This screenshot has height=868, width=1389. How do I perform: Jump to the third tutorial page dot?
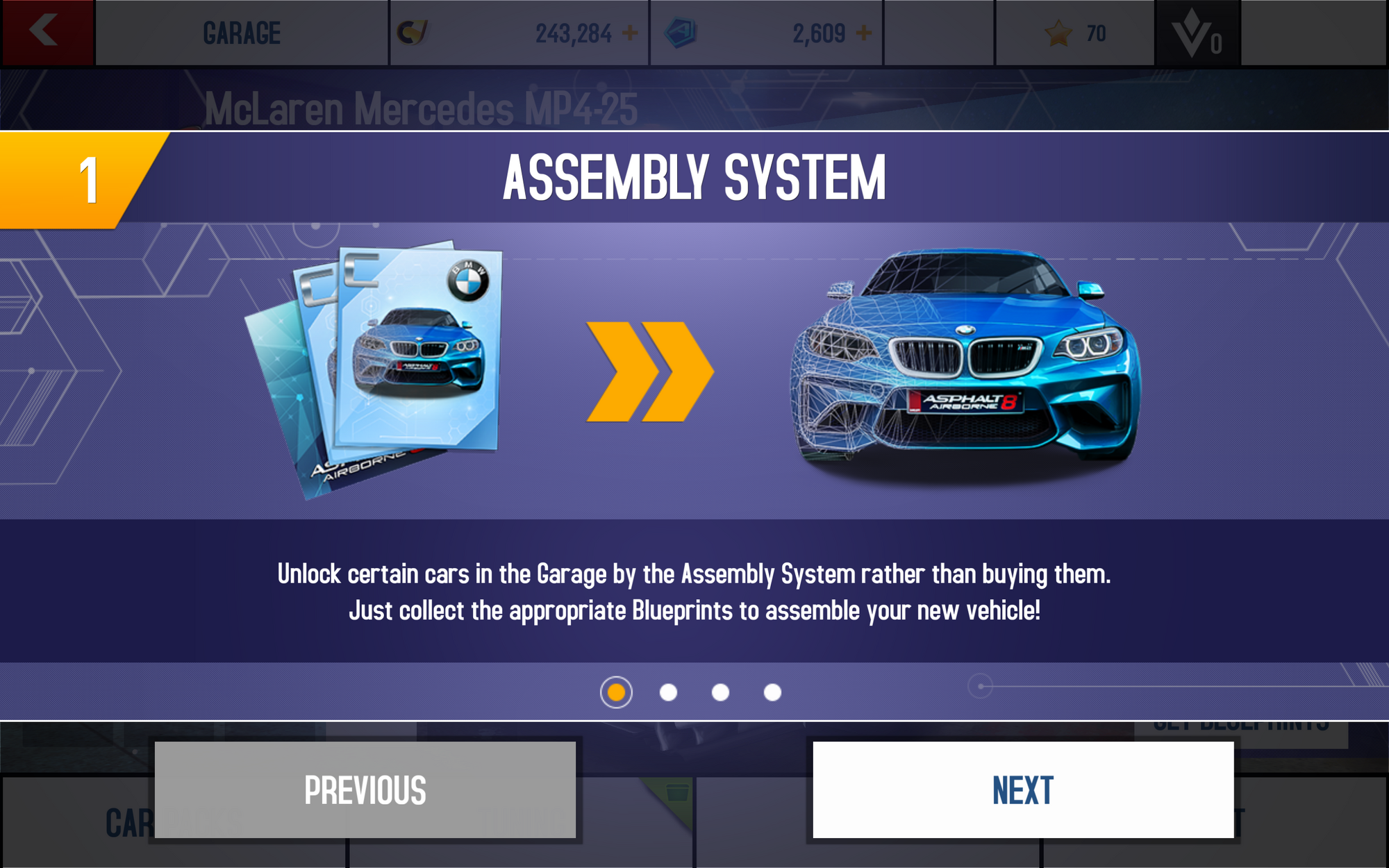pyautogui.click(x=720, y=692)
